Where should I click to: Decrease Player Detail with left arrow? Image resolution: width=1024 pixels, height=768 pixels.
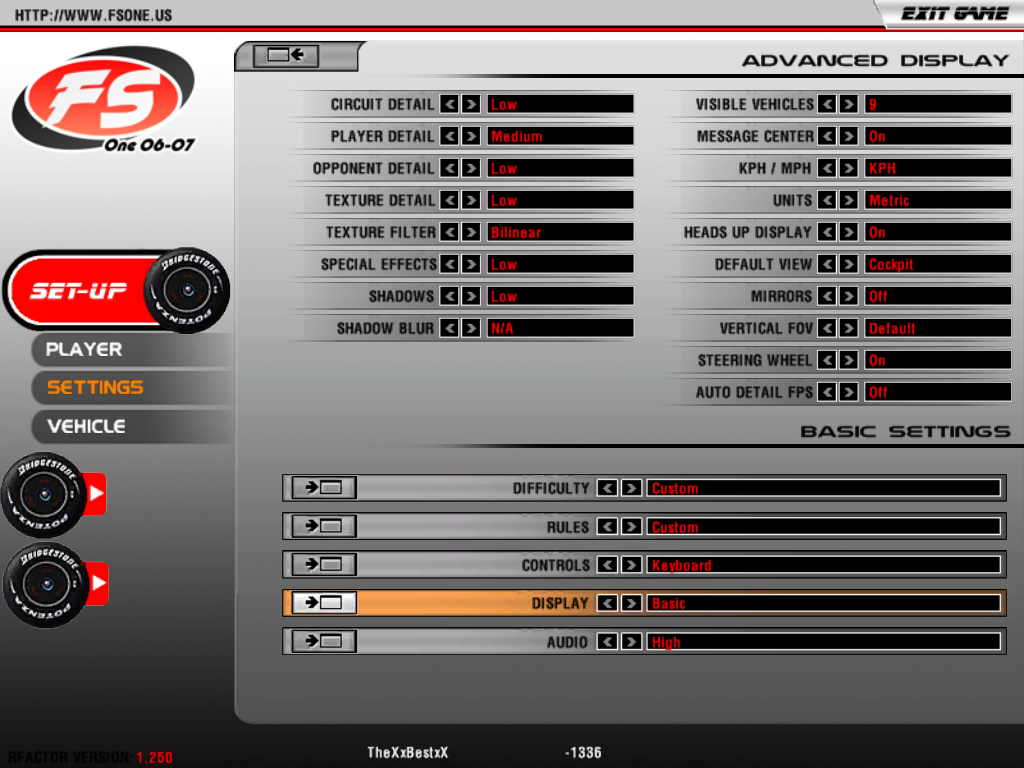coord(450,136)
